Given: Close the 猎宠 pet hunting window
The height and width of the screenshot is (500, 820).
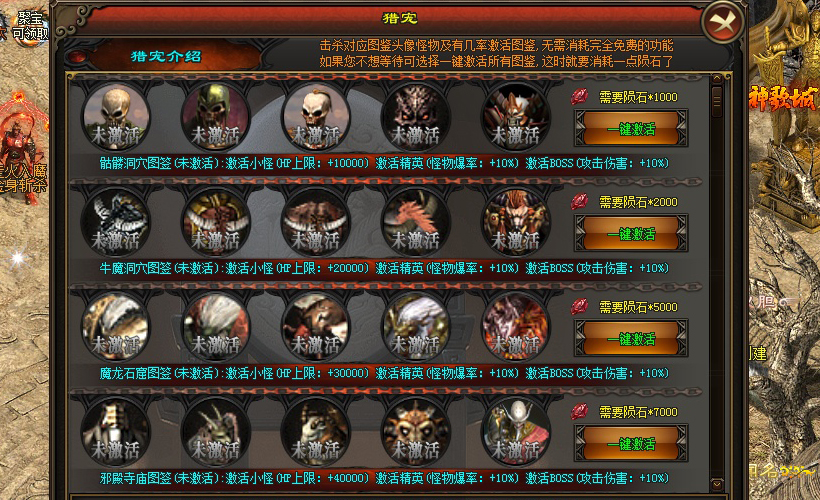Looking at the screenshot, I should coord(722,22).
